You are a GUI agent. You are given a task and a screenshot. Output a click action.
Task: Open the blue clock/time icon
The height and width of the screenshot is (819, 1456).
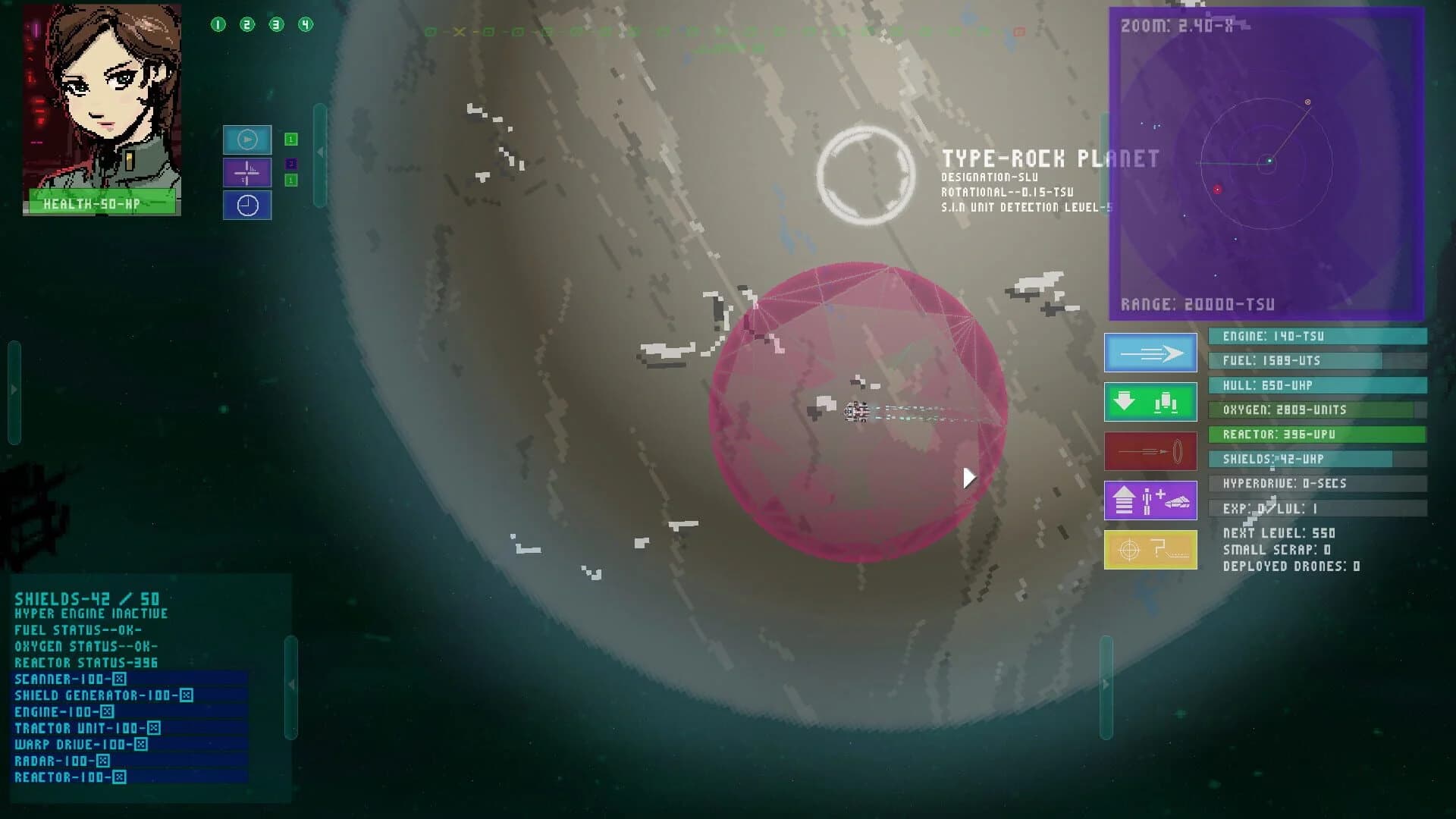point(247,206)
